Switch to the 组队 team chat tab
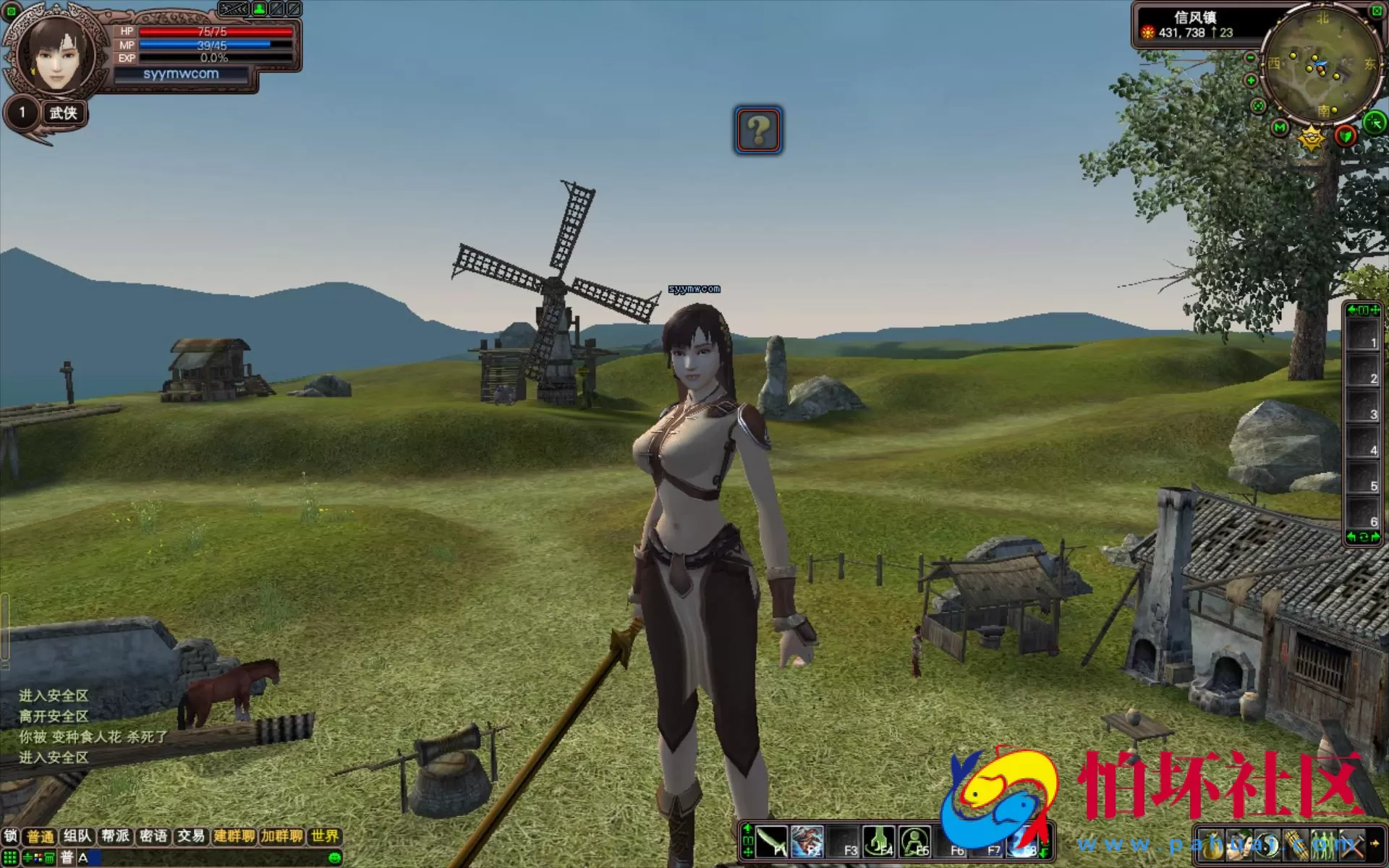This screenshot has height=868, width=1389. 77,836
